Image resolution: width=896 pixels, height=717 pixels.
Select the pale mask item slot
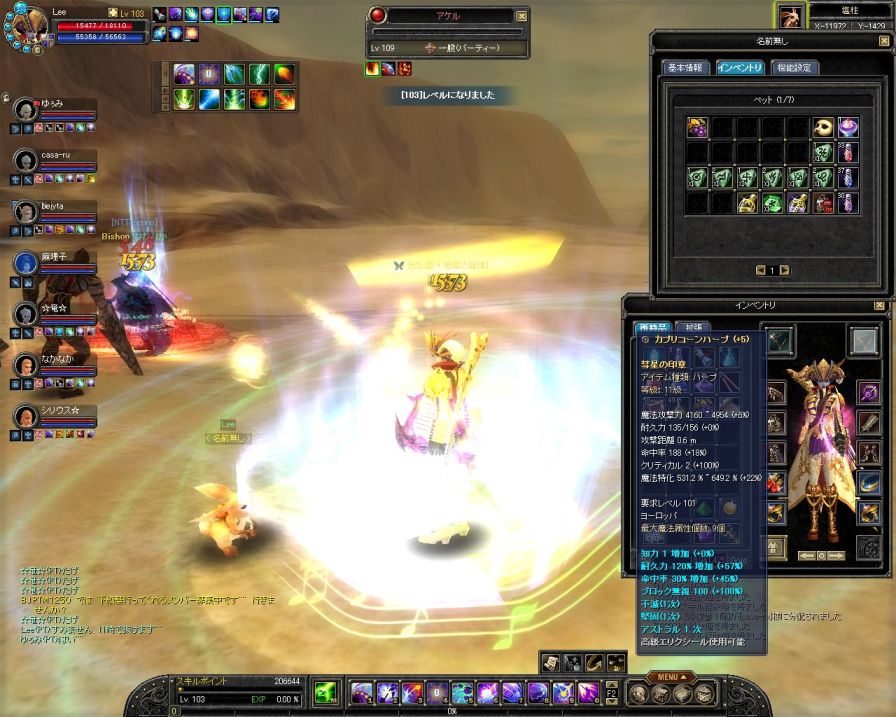pos(823,127)
